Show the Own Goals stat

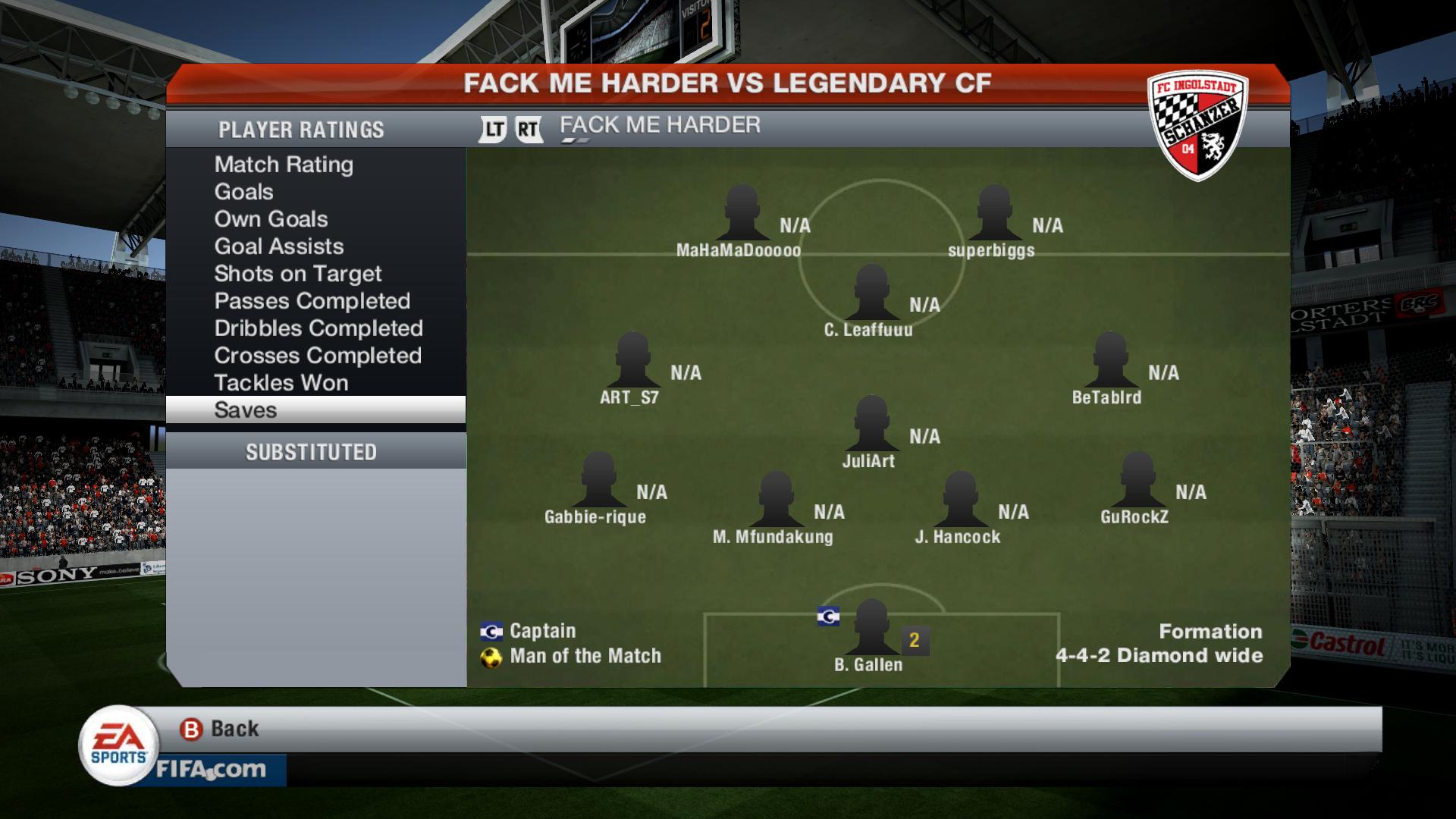271,219
